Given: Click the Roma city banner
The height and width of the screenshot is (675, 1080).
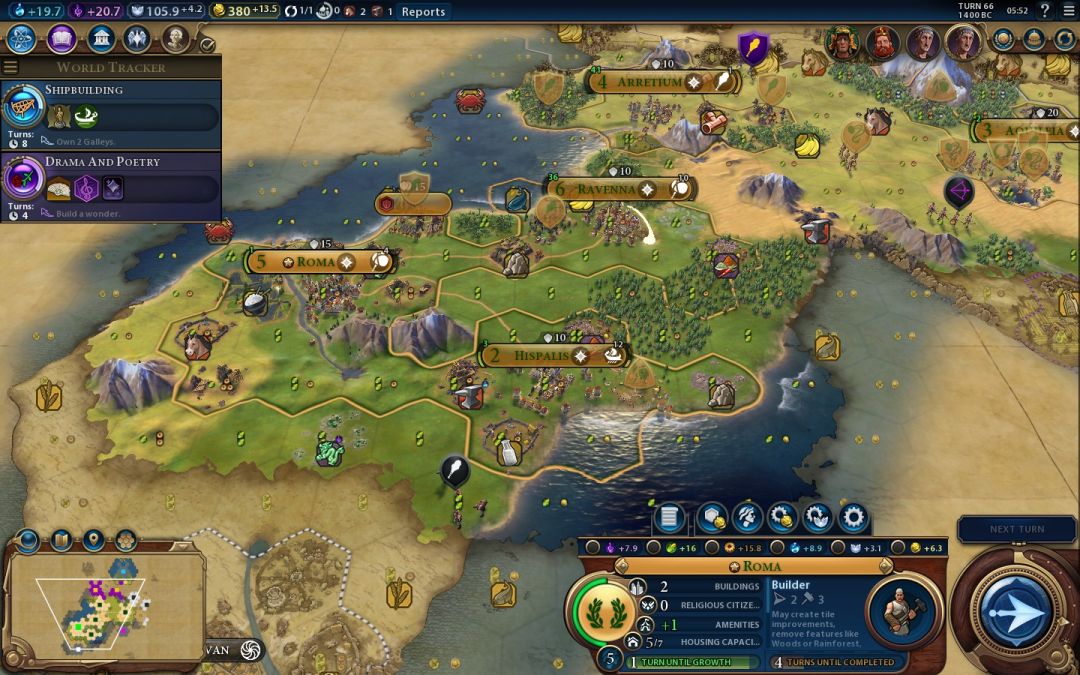Looking at the screenshot, I should point(320,261).
